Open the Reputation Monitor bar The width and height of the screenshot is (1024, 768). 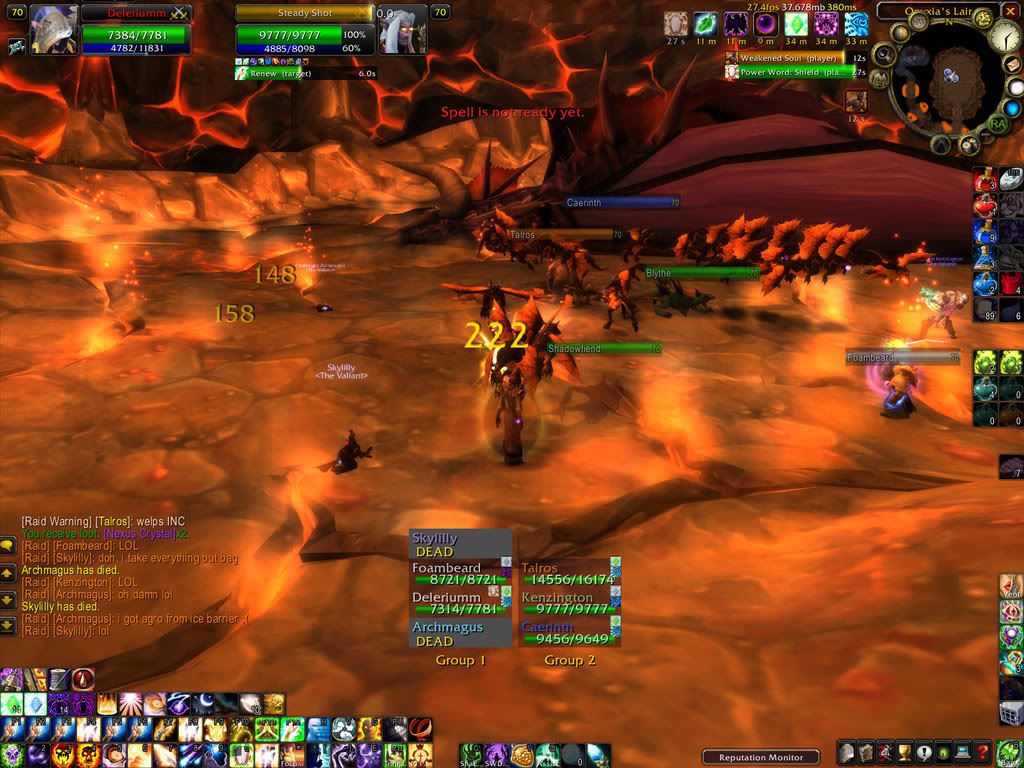(x=760, y=757)
